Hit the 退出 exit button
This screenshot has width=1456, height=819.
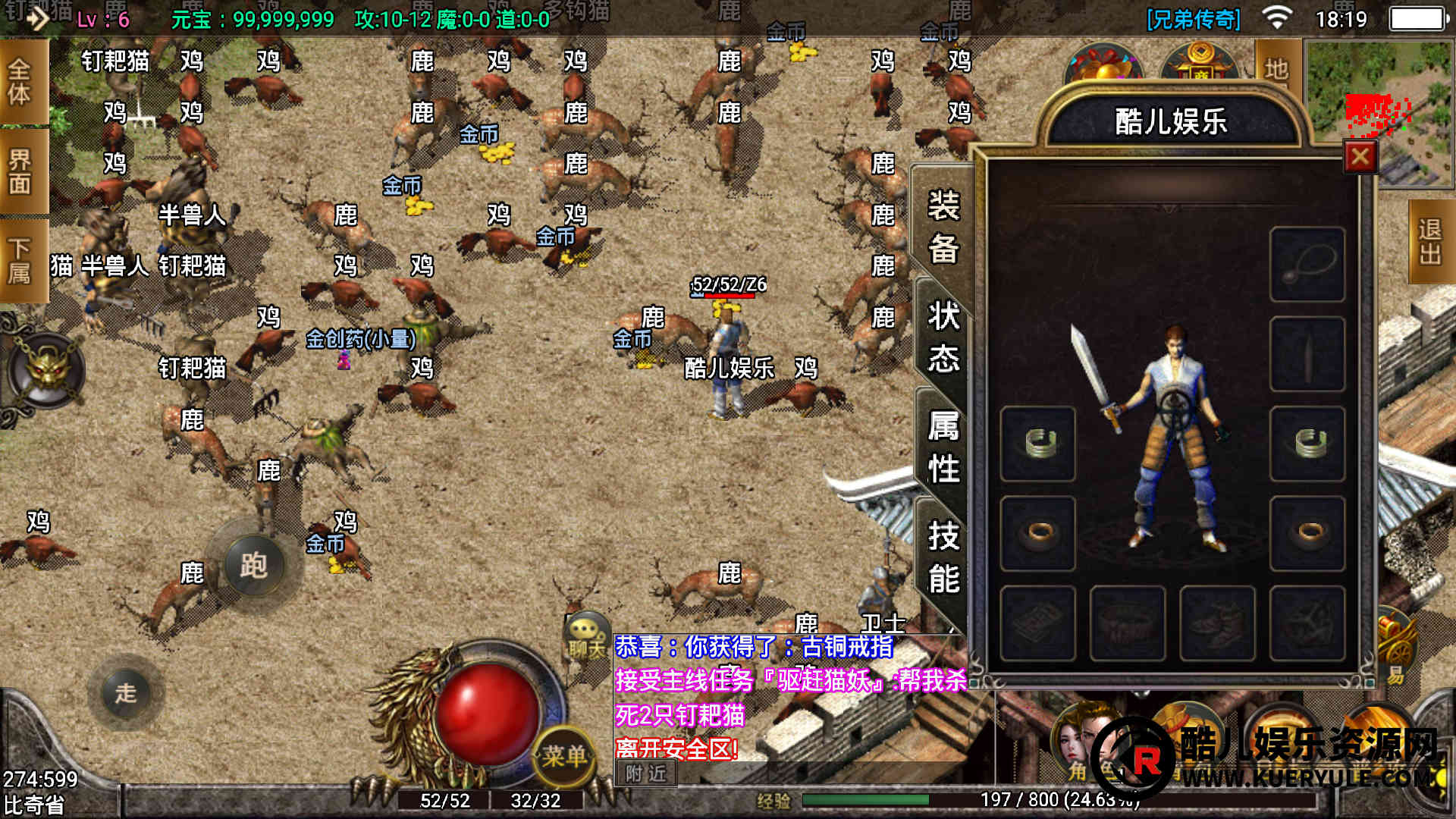point(1430,241)
